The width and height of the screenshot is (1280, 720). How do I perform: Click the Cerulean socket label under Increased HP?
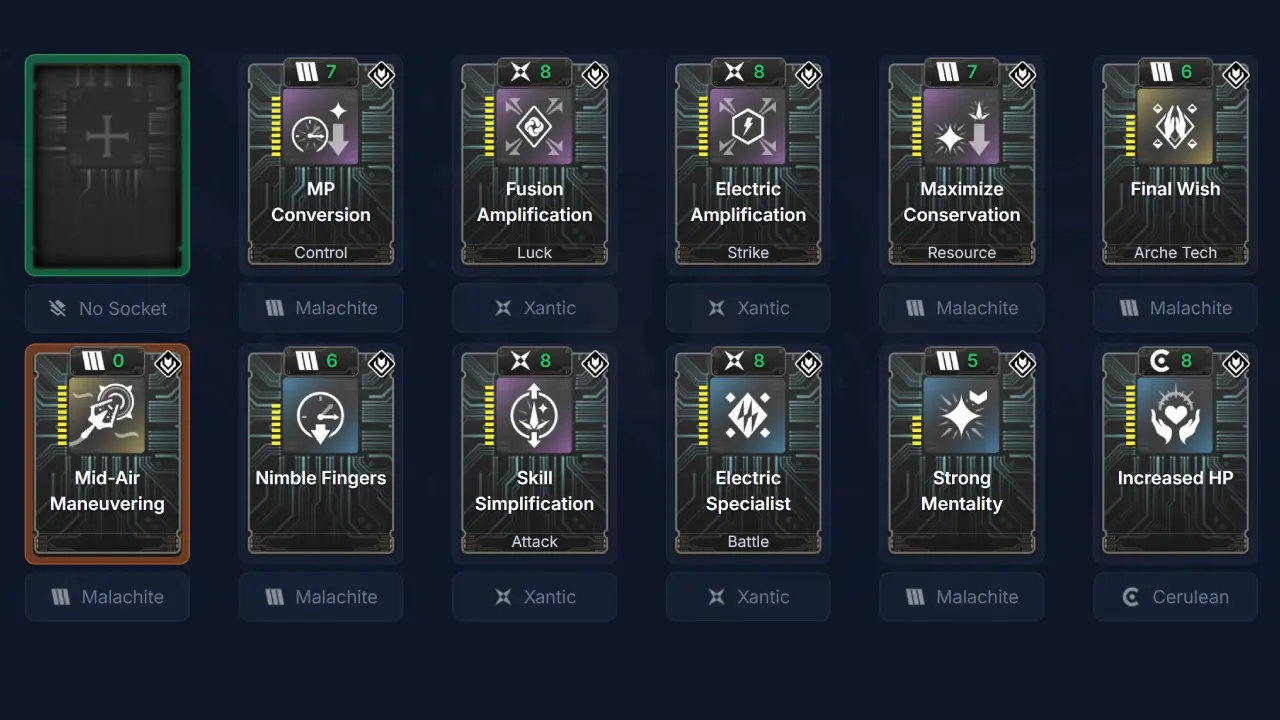point(1175,597)
